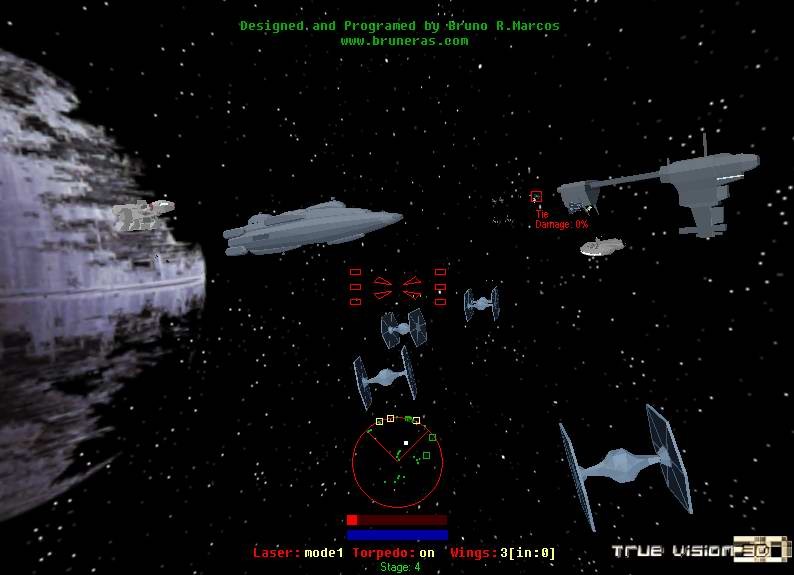Image resolution: width=794 pixels, height=575 pixels.
Task: Click the True Vision 3D logo
Action: click(x=701, y=550)
